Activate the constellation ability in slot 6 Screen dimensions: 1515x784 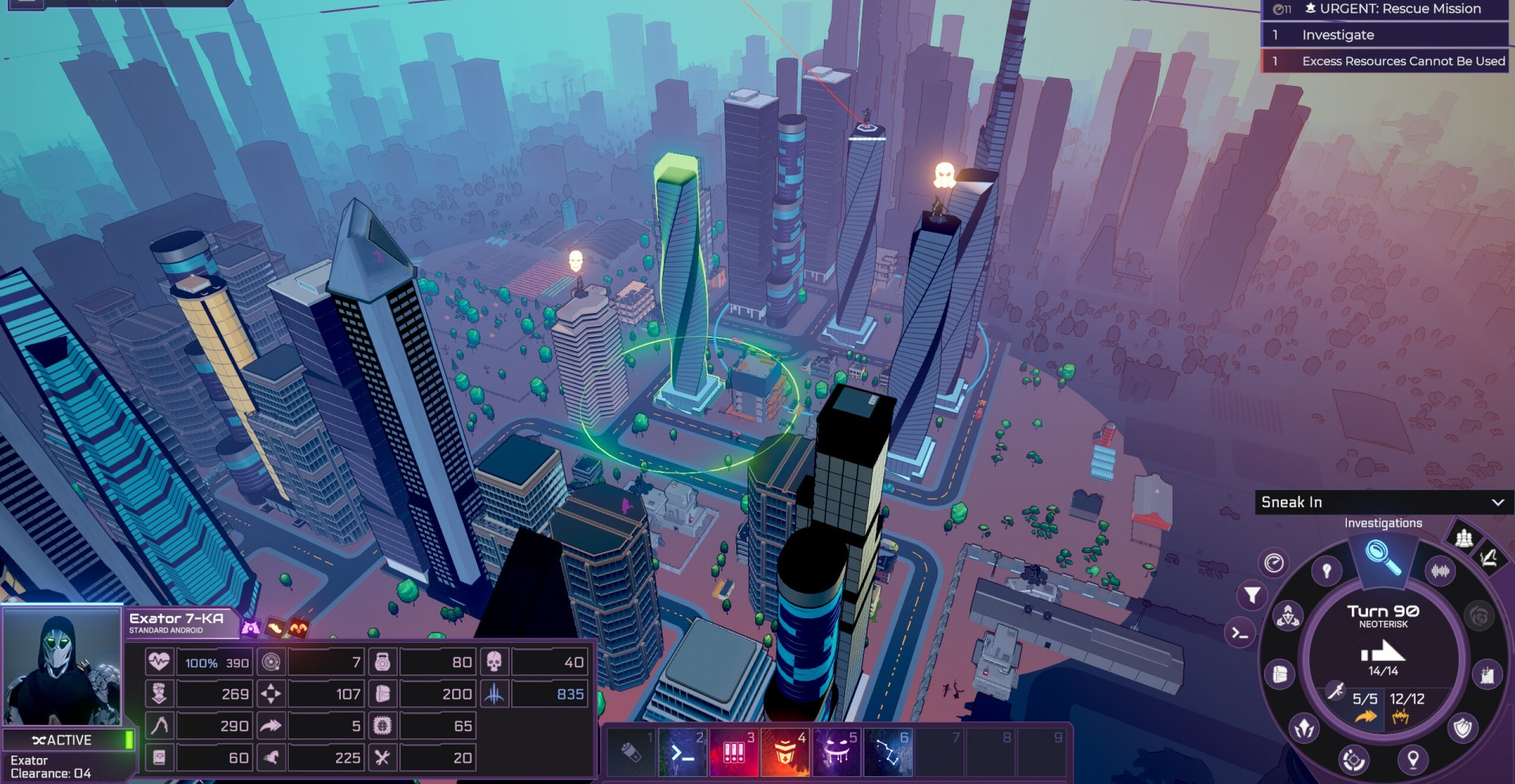coord(888,752)
